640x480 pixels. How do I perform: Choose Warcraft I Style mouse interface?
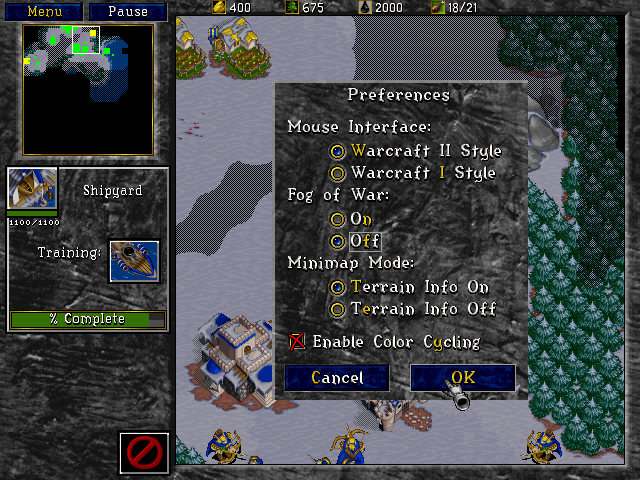click(338, 173)
